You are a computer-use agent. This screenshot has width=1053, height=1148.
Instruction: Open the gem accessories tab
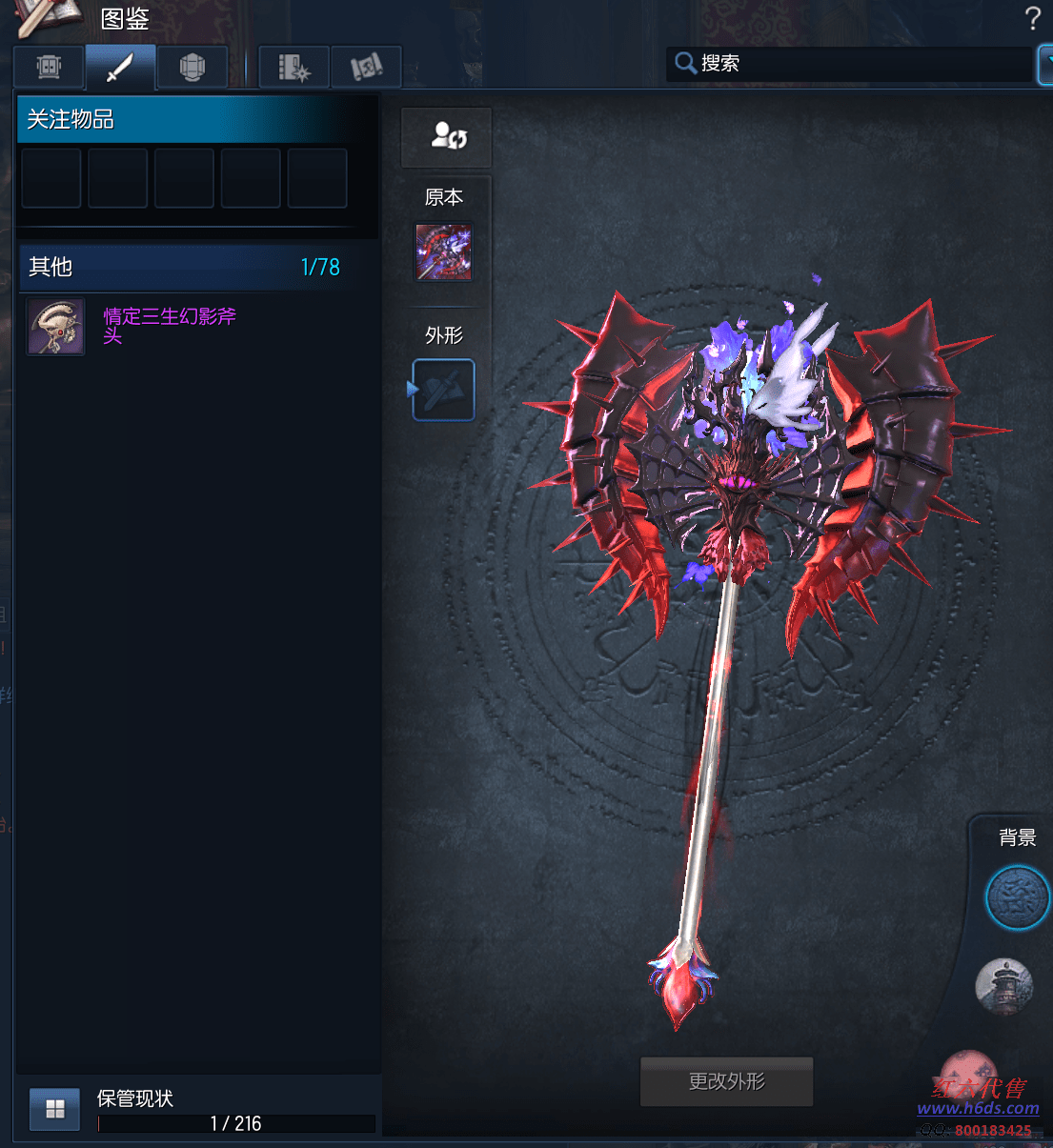point(192,67)
